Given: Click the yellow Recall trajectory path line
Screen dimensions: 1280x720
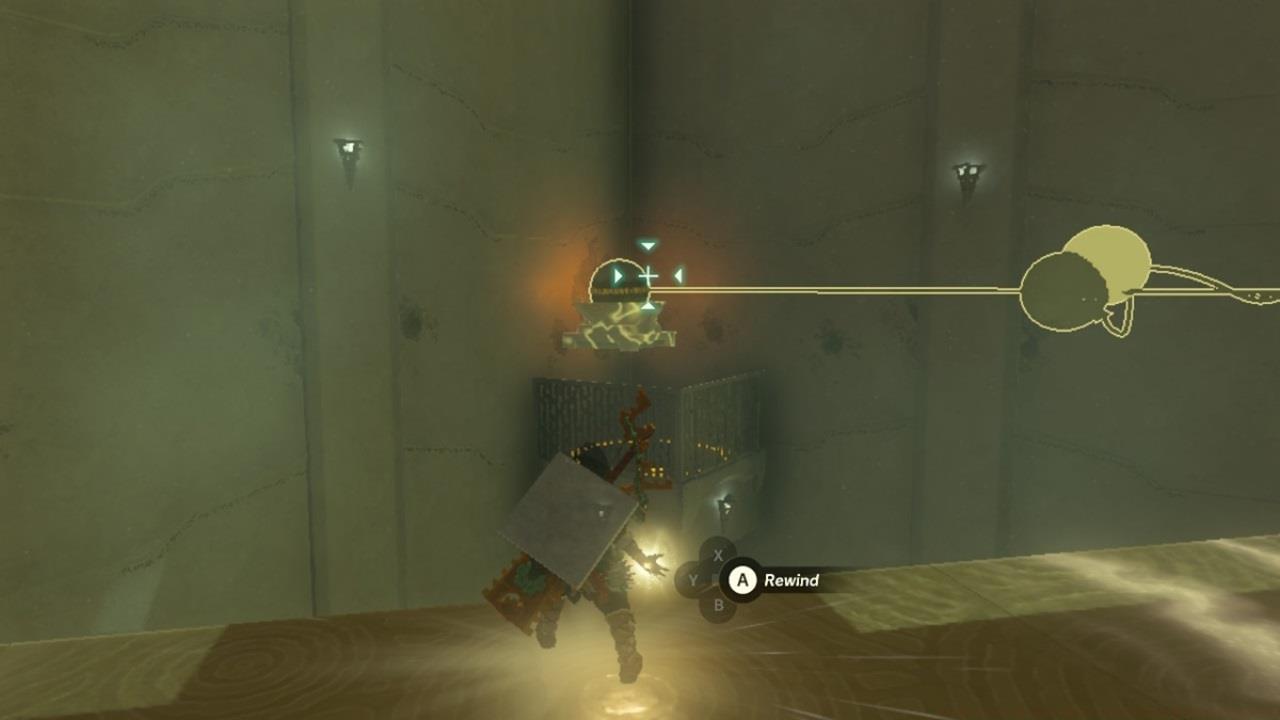Looking at the screenshot, I should tap(880, 290).
